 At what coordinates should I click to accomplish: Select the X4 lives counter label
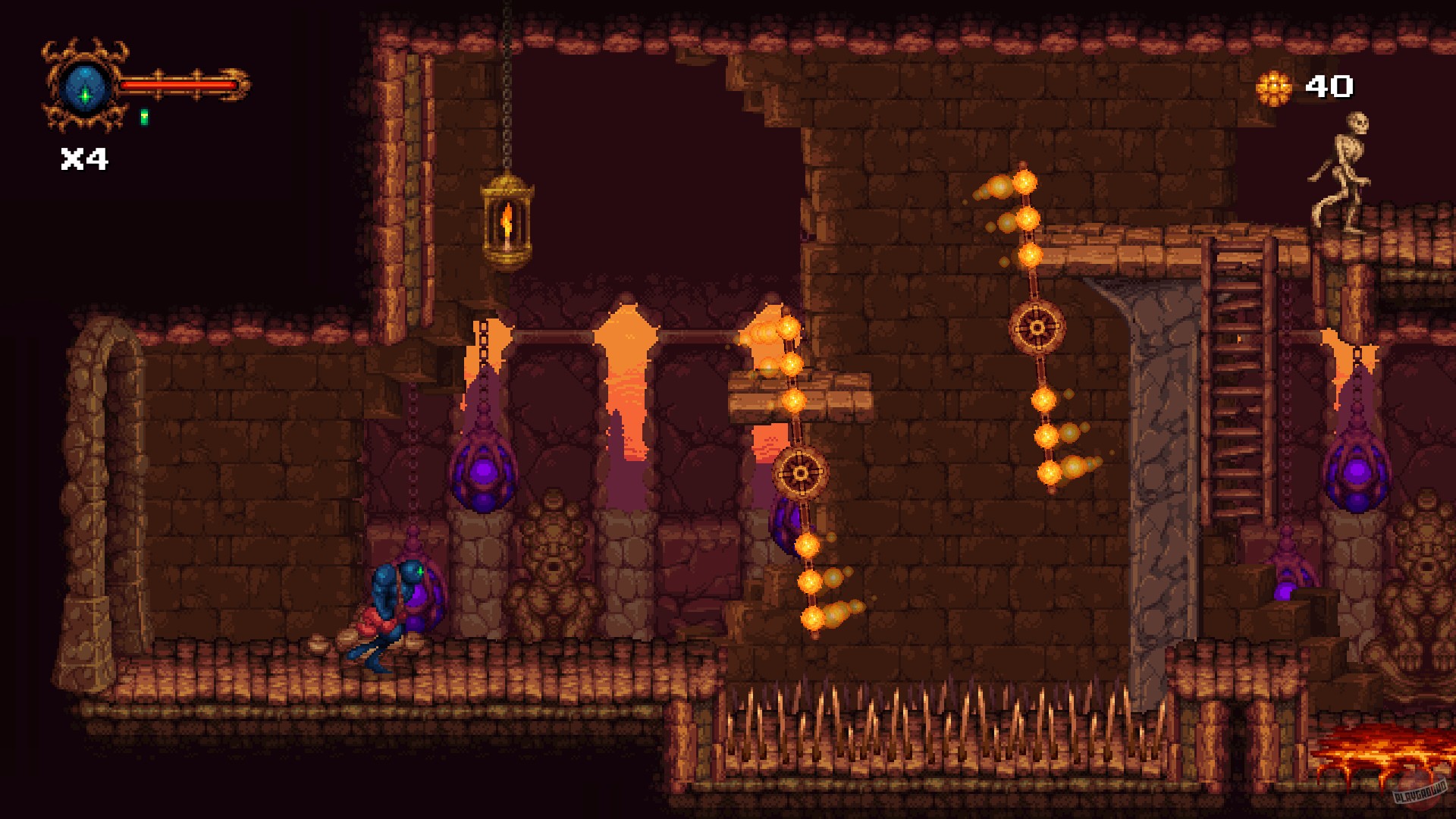pos(83,158)
